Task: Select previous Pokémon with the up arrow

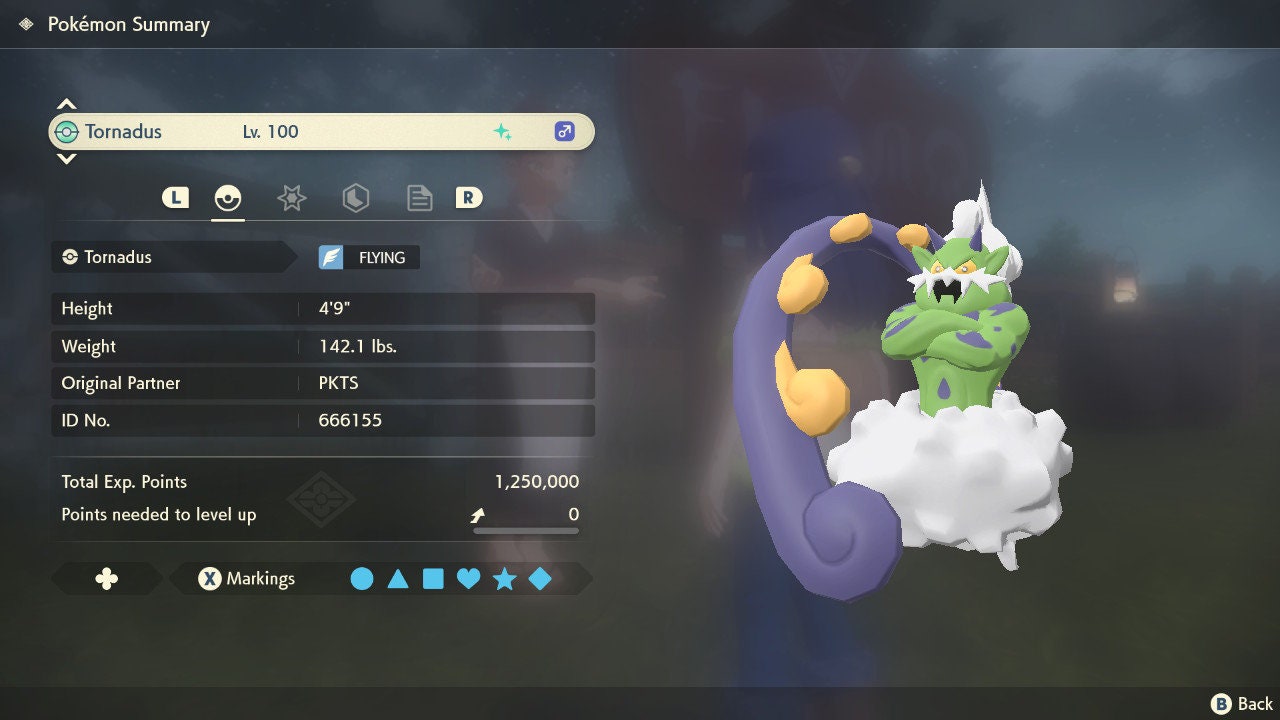Action: (x=66, y=104)
